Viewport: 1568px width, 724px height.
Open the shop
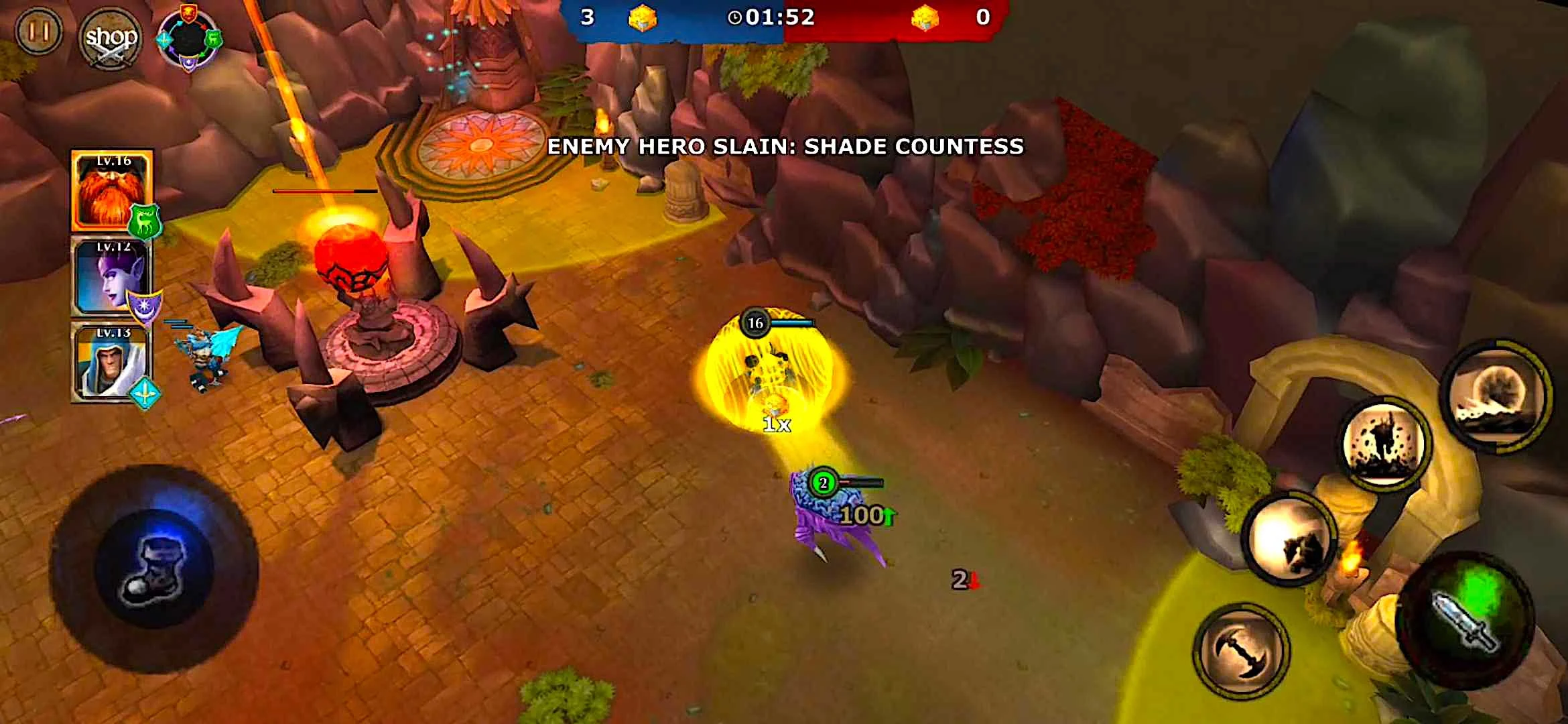(111, 38)
